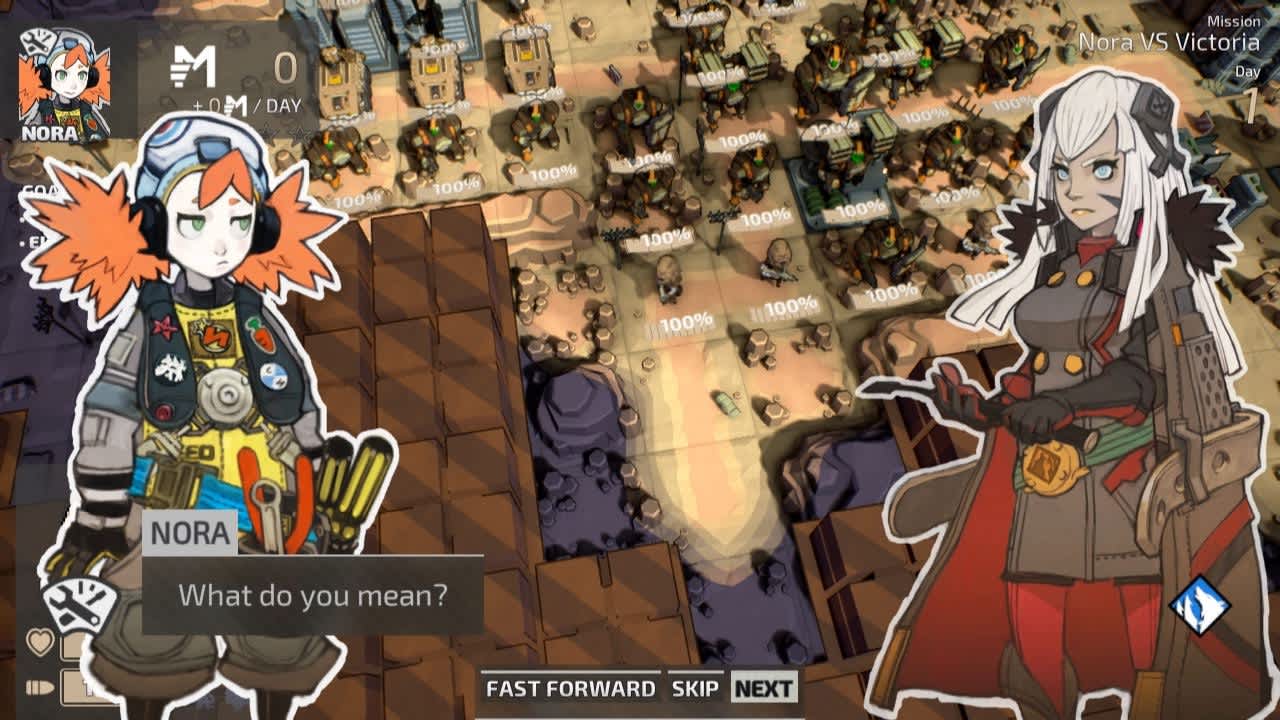Click the heart health icon near Nora
Image resolution: width=1280 pixels, height=720 pixels.
pyautogui.click(x=40, y=641)
